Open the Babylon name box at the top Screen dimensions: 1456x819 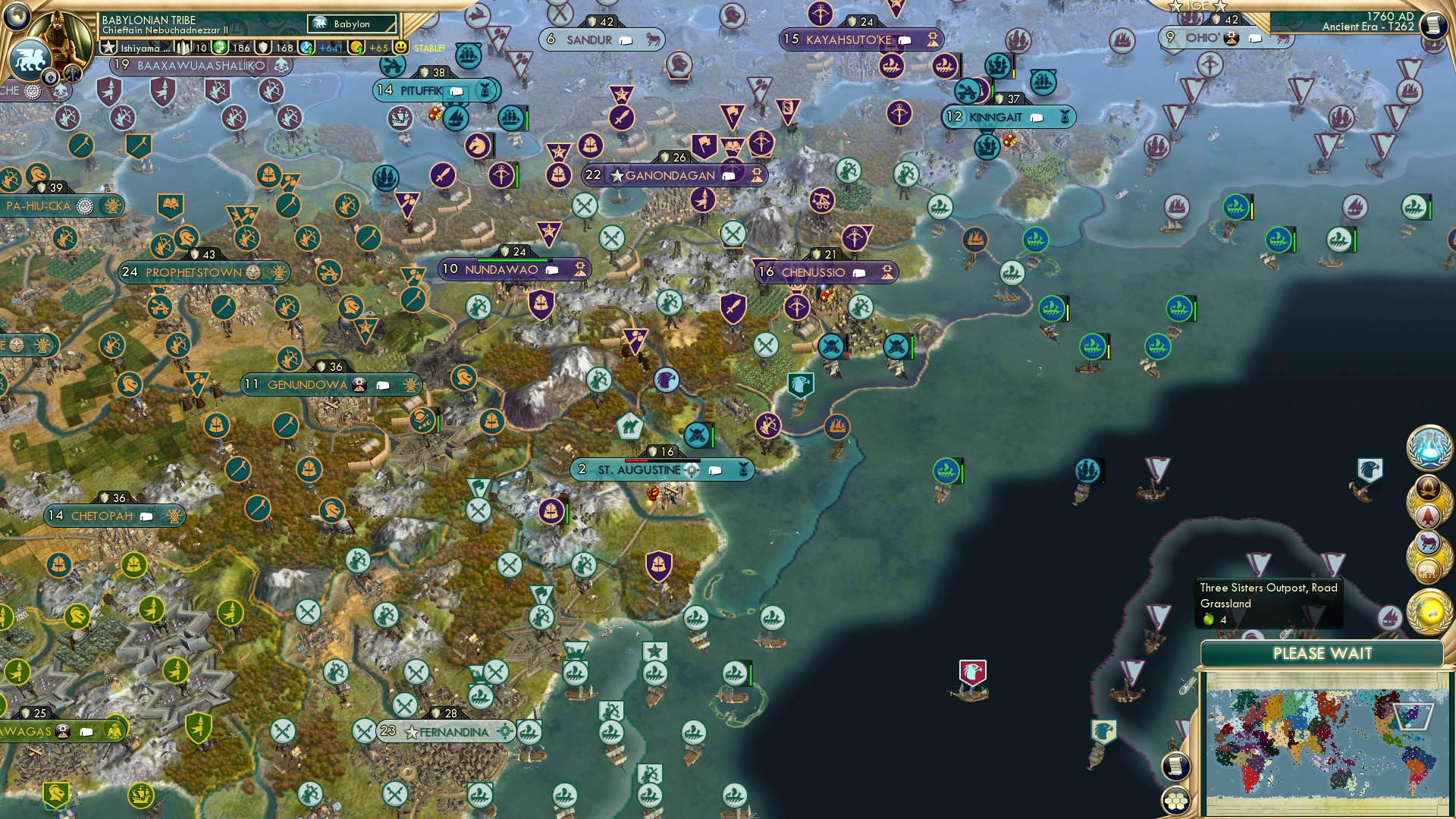350,24
